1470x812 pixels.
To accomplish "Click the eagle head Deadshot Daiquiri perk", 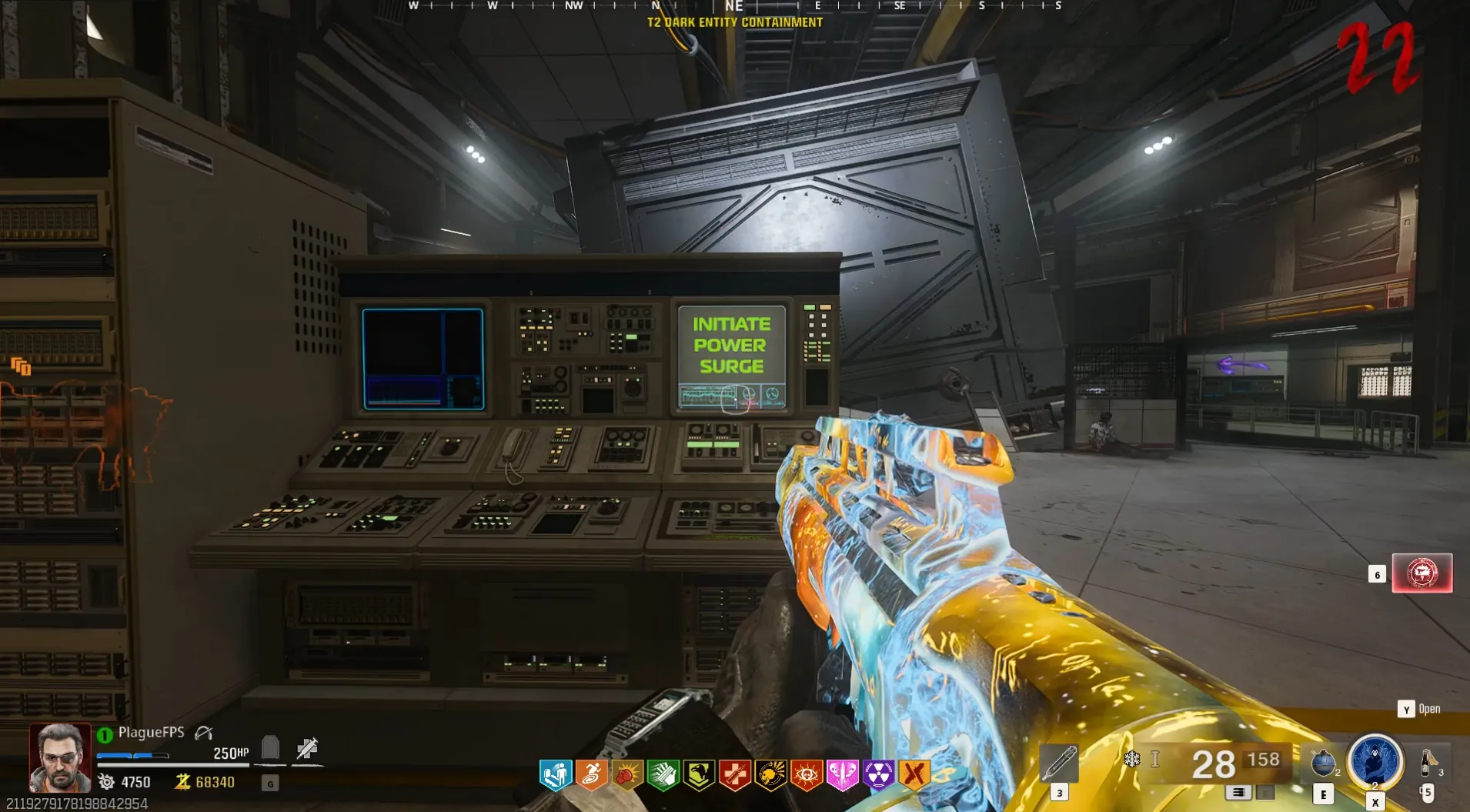I will tap(699, 775).
